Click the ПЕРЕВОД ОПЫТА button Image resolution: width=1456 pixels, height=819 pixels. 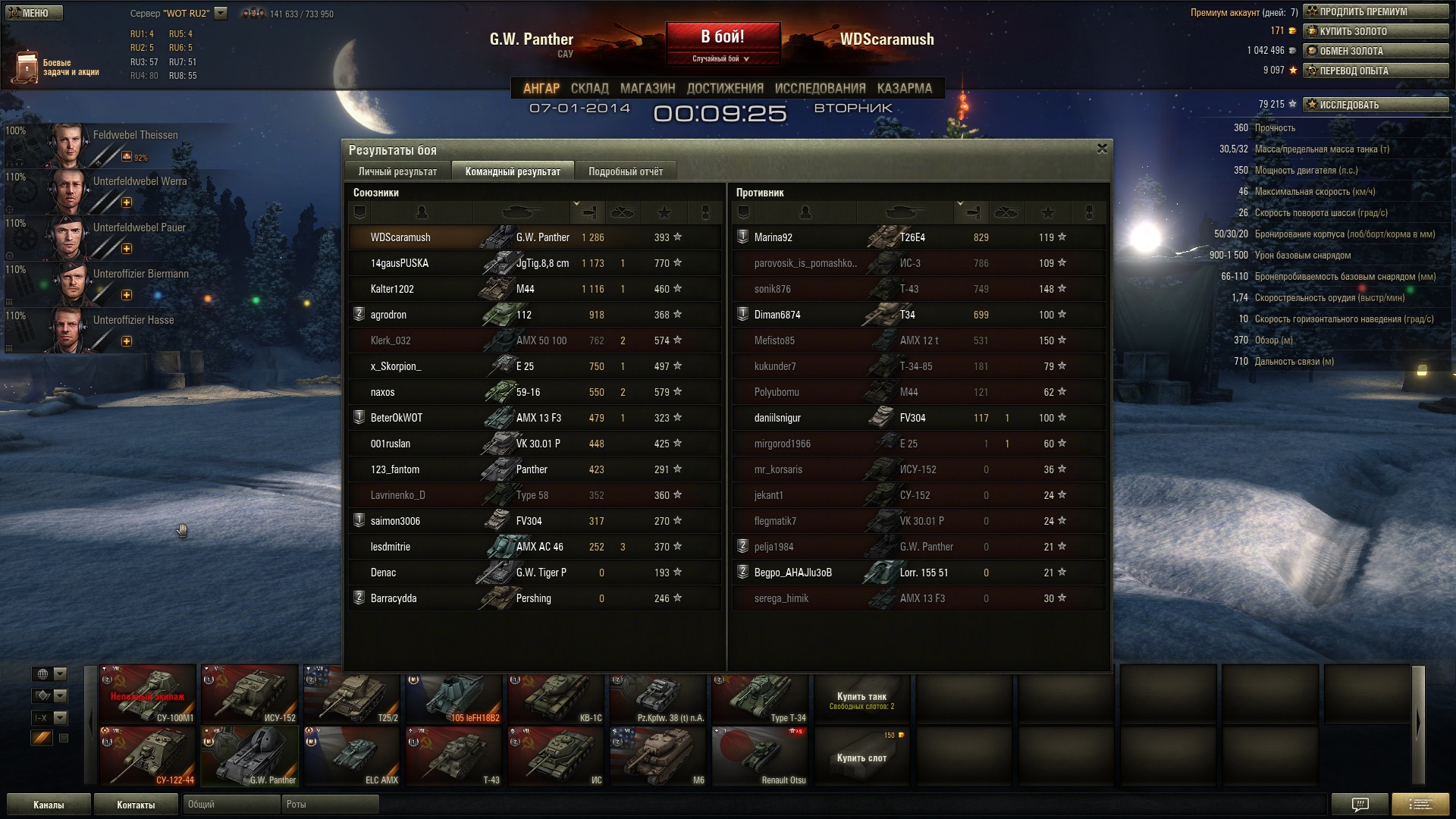click(x=1375, y=71)
